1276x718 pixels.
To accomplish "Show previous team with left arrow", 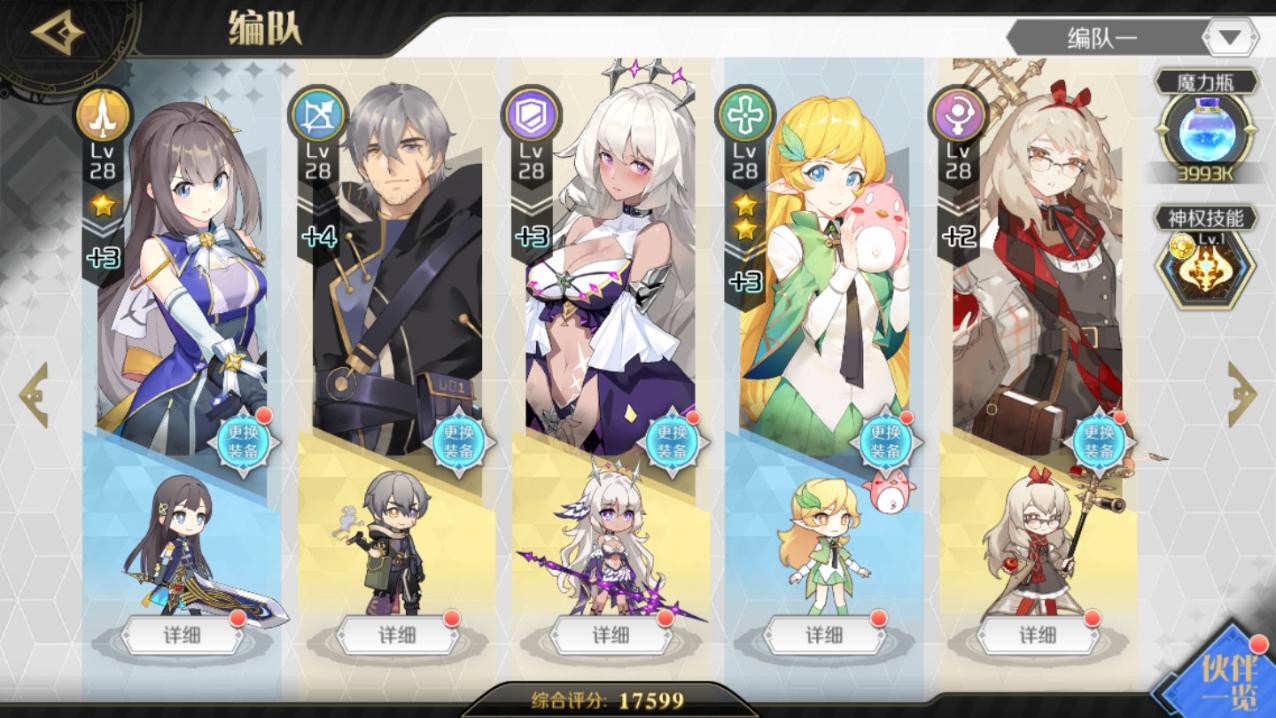I will coord(34,394).
